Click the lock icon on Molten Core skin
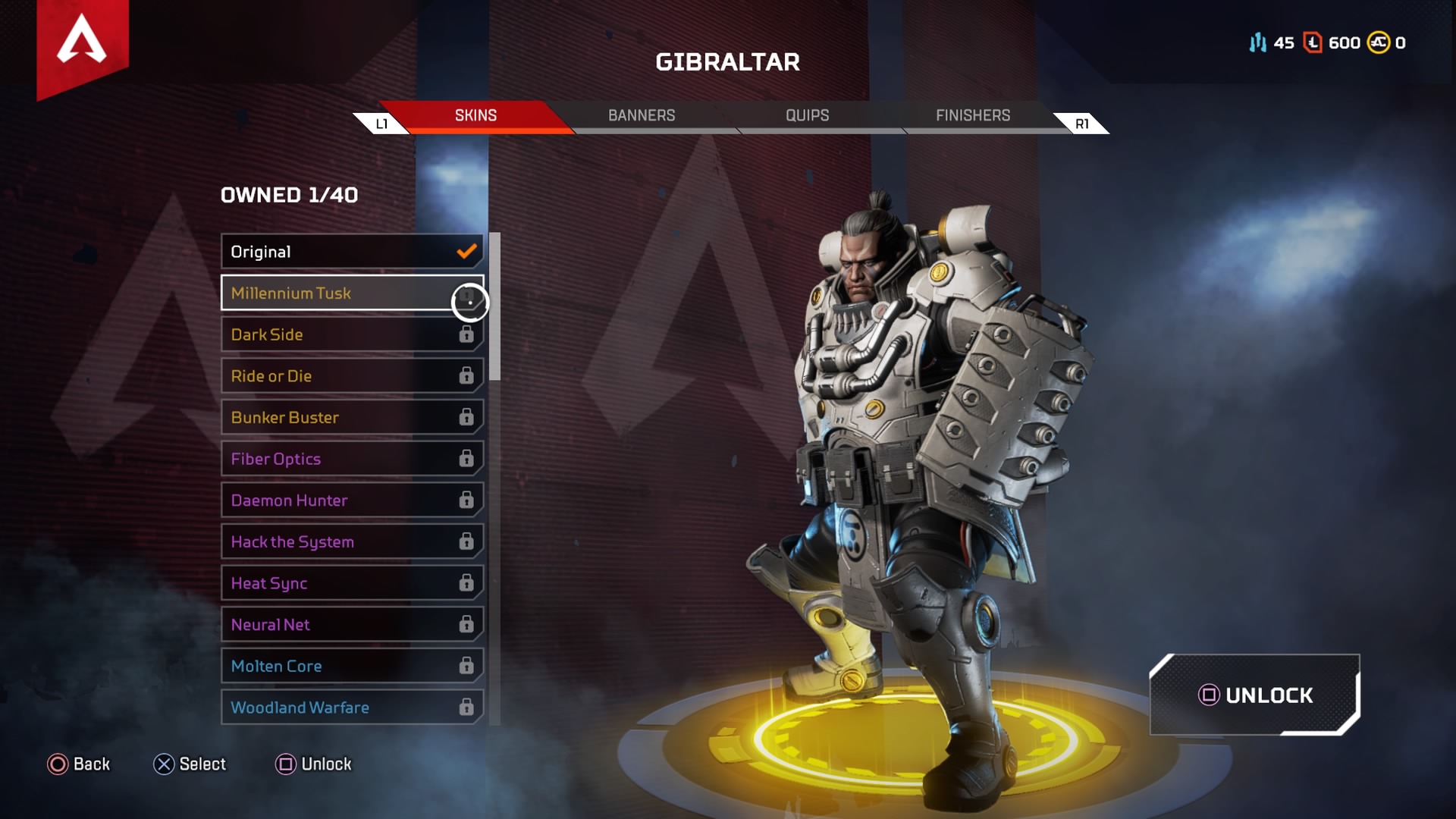This screenshot has height=819, width=1456. tap(468, 665)
